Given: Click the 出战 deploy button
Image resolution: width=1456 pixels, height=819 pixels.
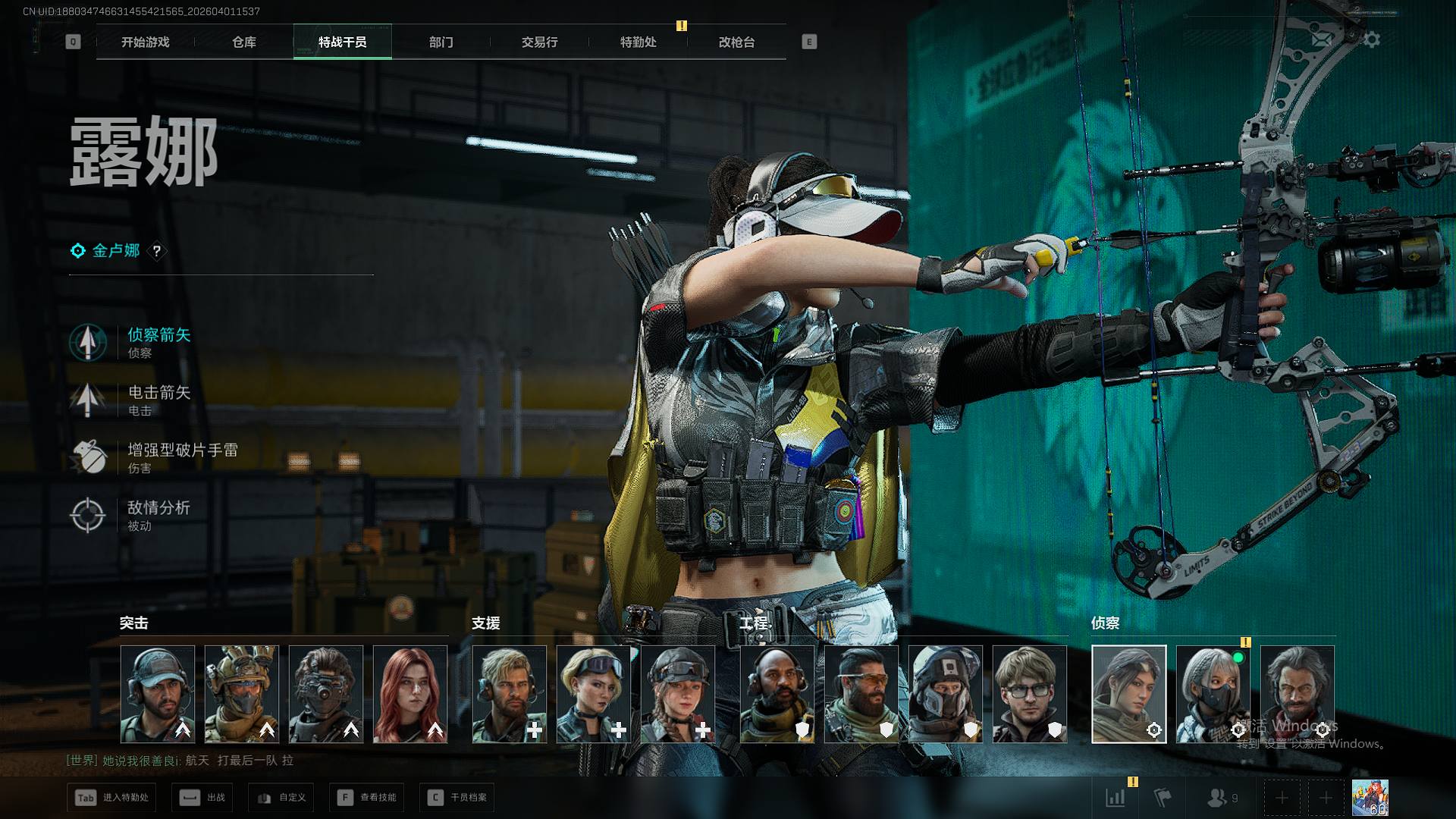Looking at the screenshot, I should pos(203,798).
